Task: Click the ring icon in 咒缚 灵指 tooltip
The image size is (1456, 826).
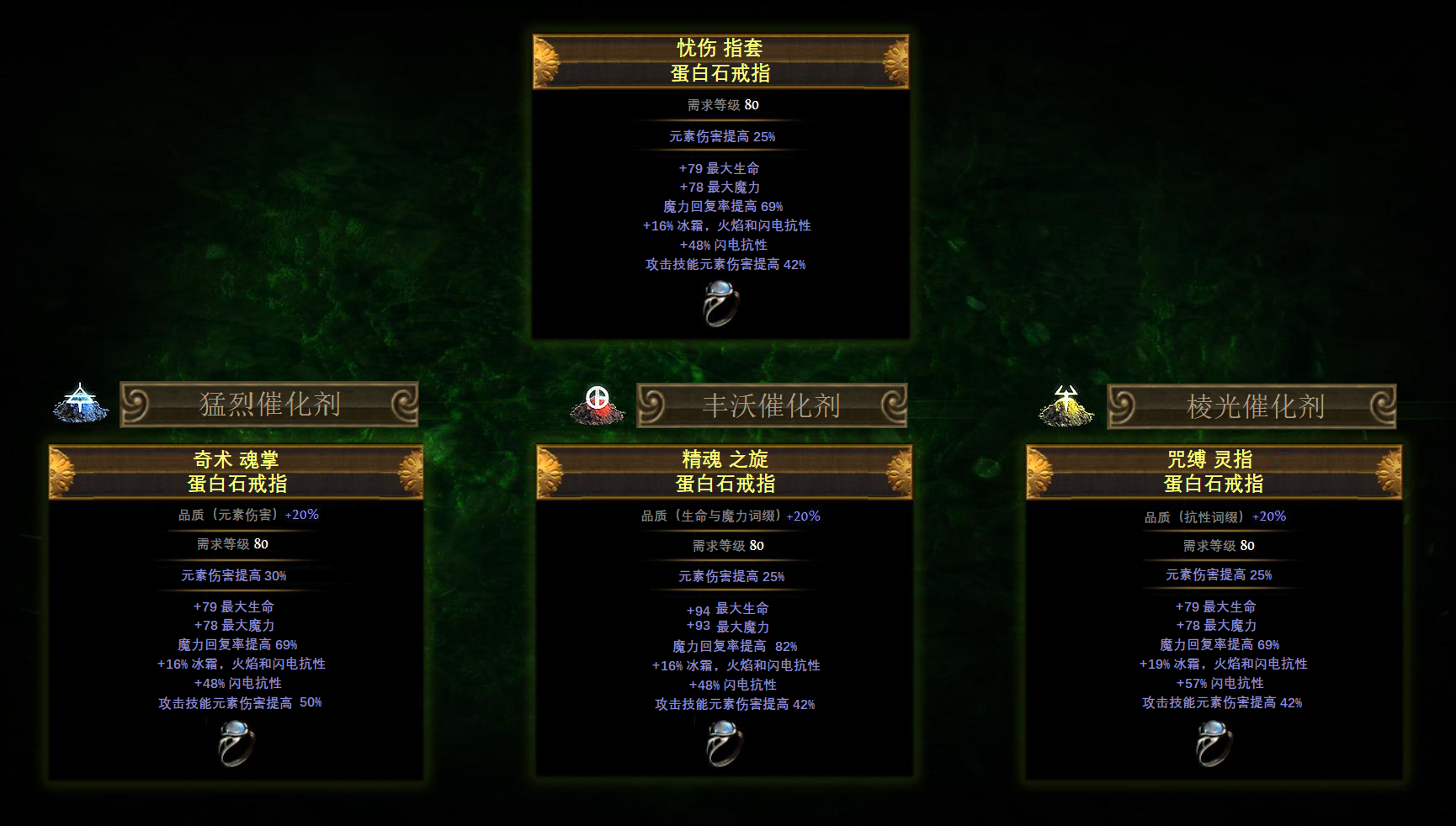Action: pyautogui.click(x=1214, y=744)
